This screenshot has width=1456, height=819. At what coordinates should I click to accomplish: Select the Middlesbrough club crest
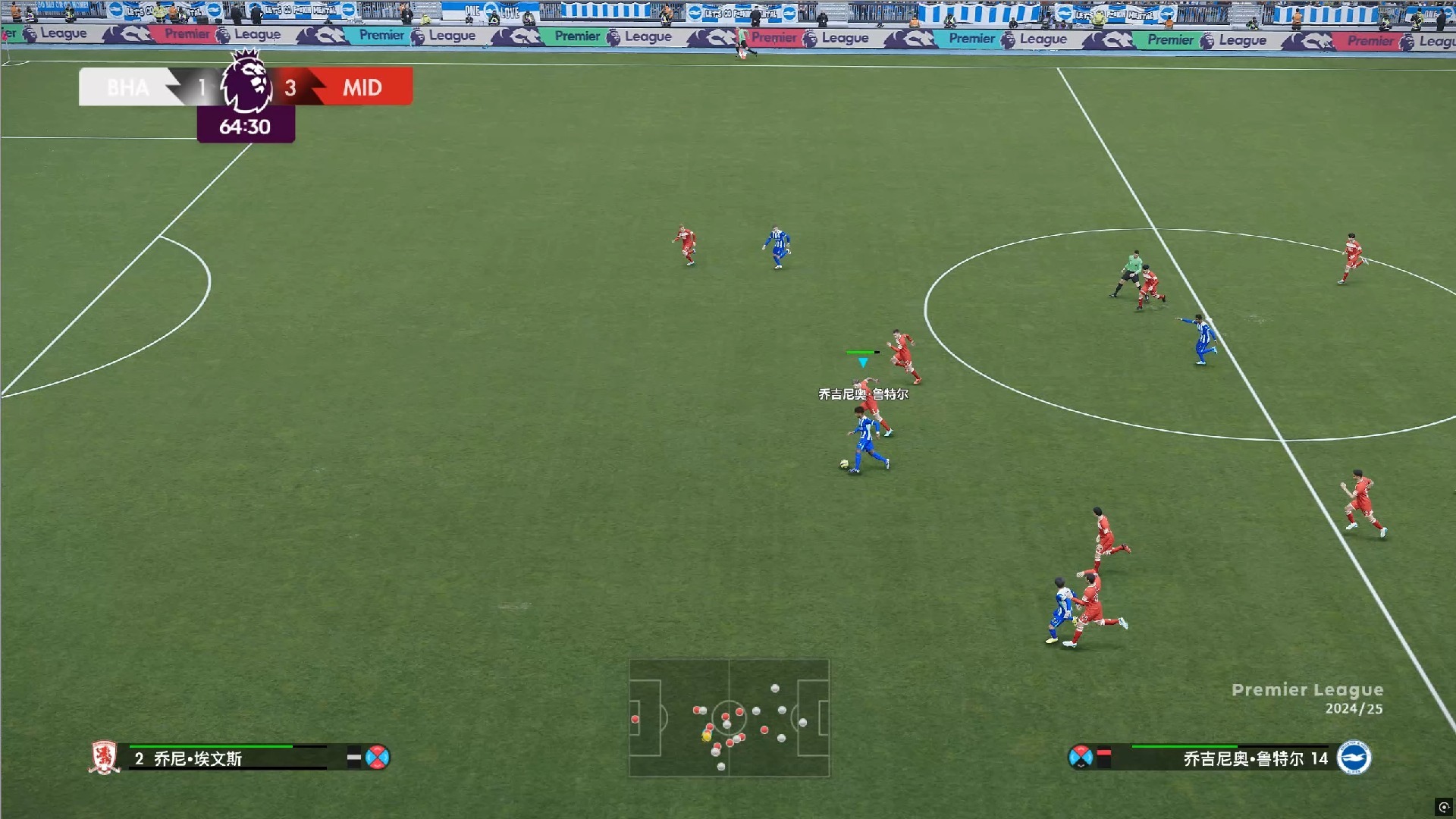(x=104, y=758)
